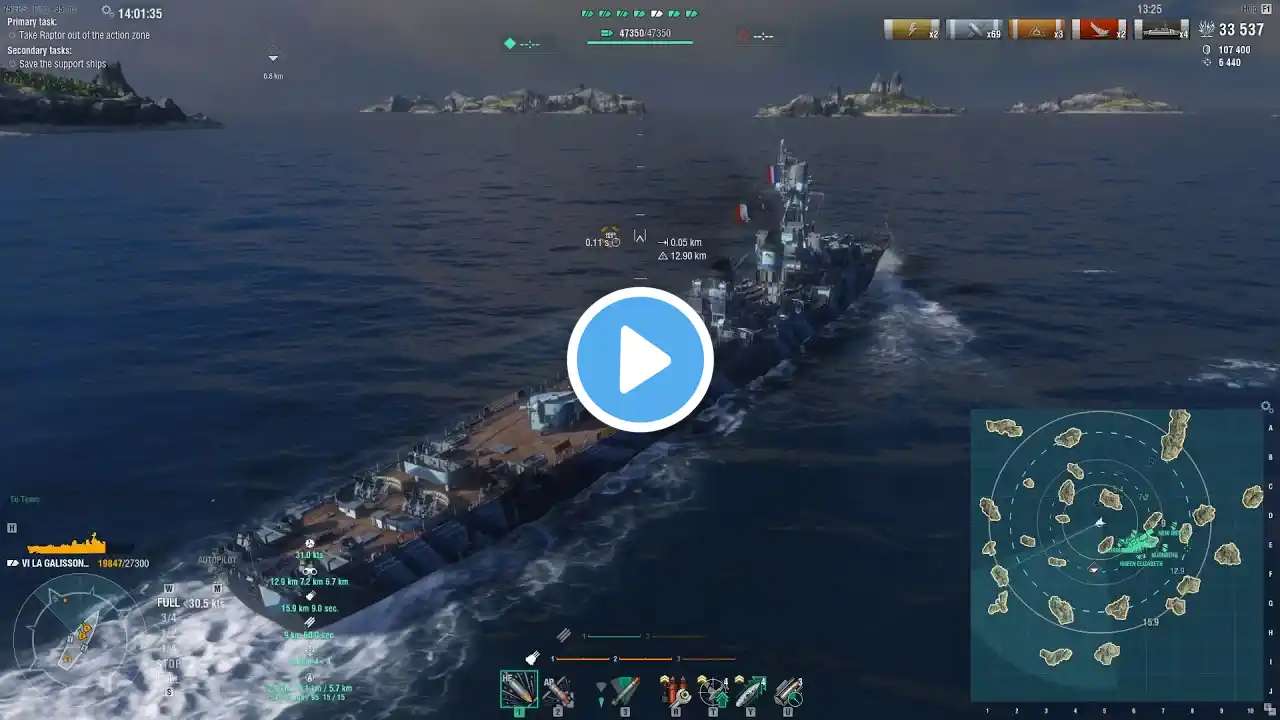
Task: Click the La Galissonnière ship status panel
Action: (78, 563)
